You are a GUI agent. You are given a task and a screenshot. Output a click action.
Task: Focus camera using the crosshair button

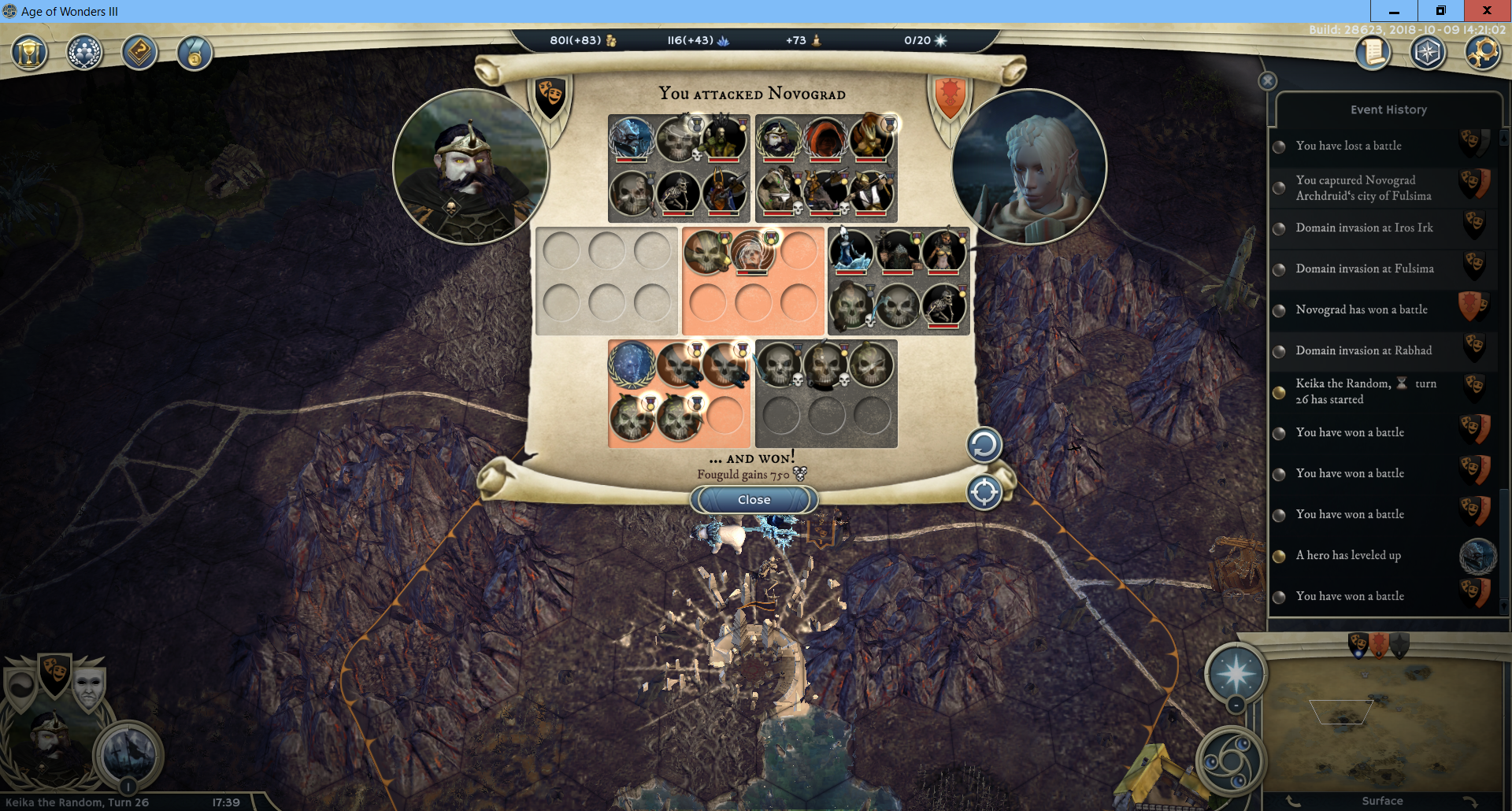click(x=984, y=493)
